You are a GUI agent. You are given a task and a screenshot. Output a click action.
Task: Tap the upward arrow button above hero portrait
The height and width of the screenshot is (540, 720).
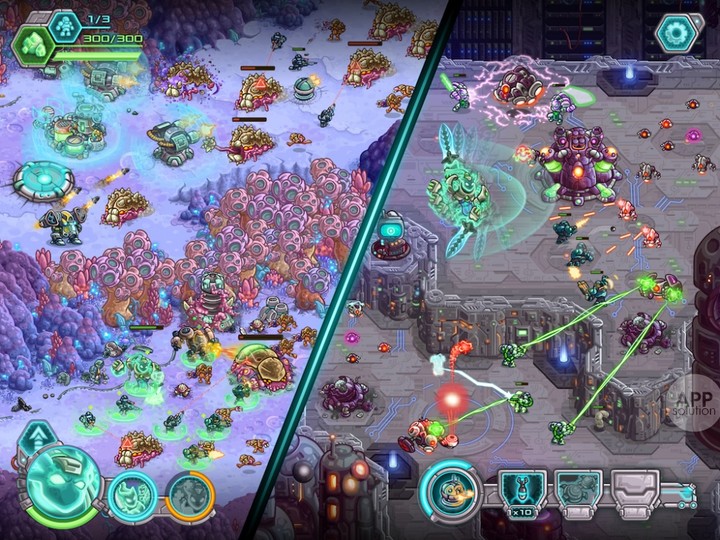37,437
